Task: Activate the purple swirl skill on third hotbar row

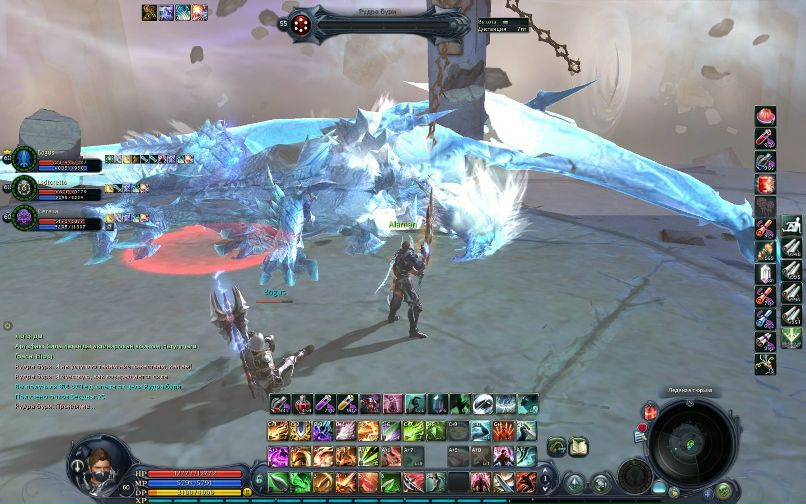Action: (278, 457)
